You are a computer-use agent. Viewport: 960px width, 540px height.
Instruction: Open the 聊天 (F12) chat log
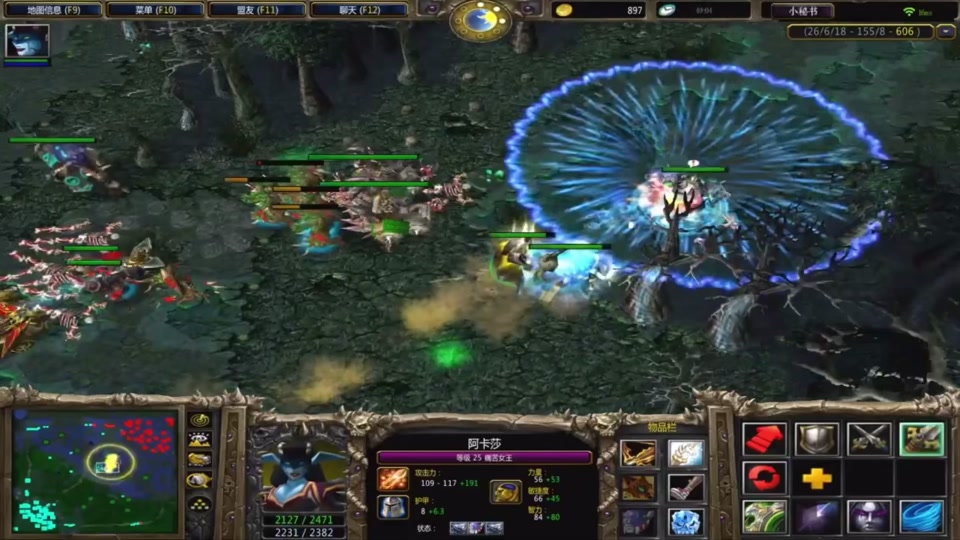click(x=359, y=10)
